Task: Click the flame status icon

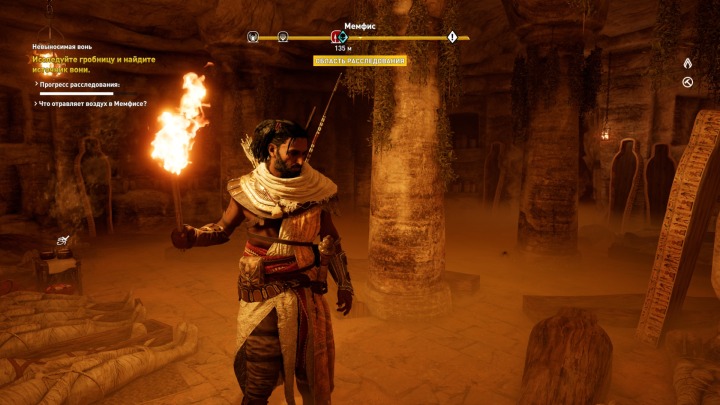Action: pos(687,63)
